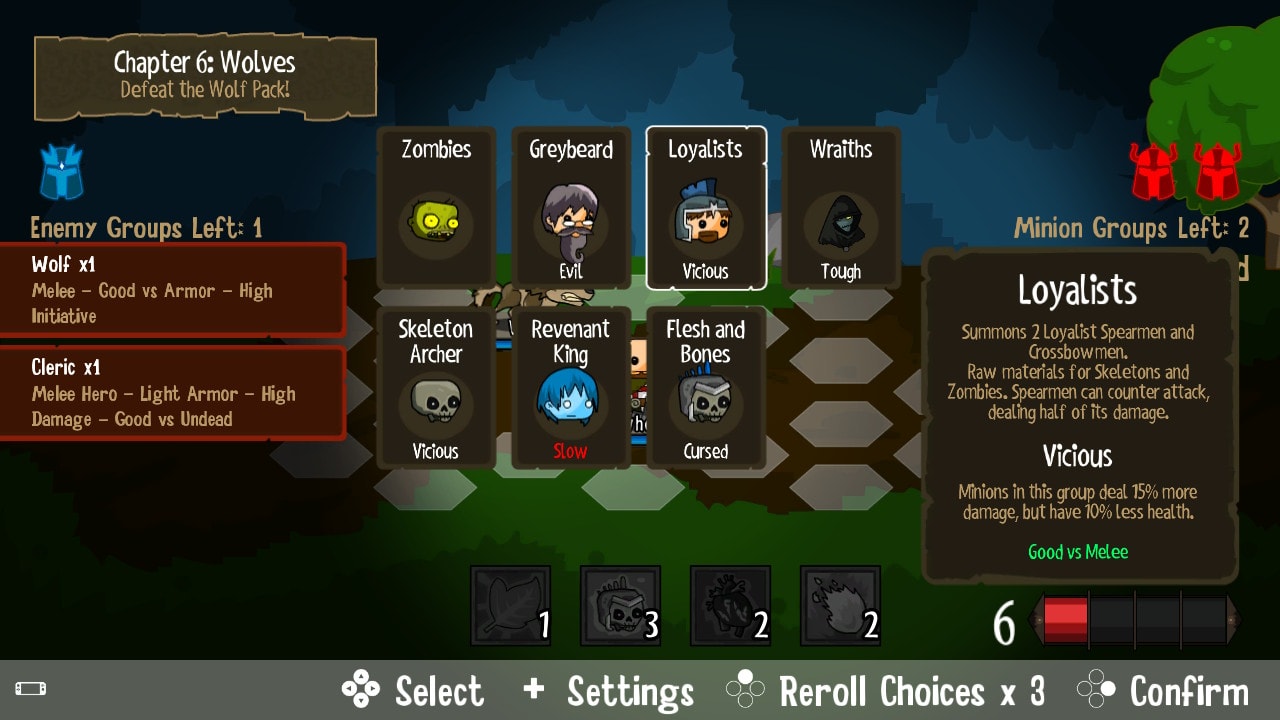Select the Greybeard card with Evil trait
1280x720 pixels.
[571, 207]
